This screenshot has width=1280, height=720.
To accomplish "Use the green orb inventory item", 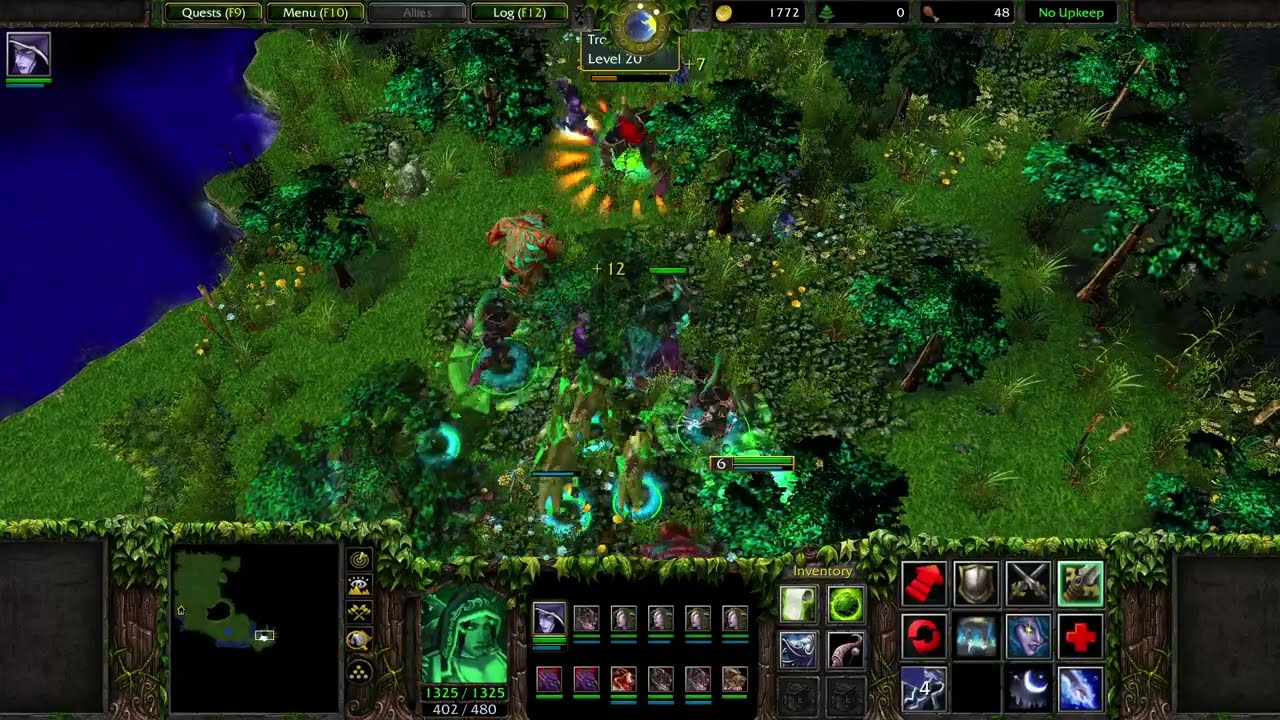I will coord(845,604).
